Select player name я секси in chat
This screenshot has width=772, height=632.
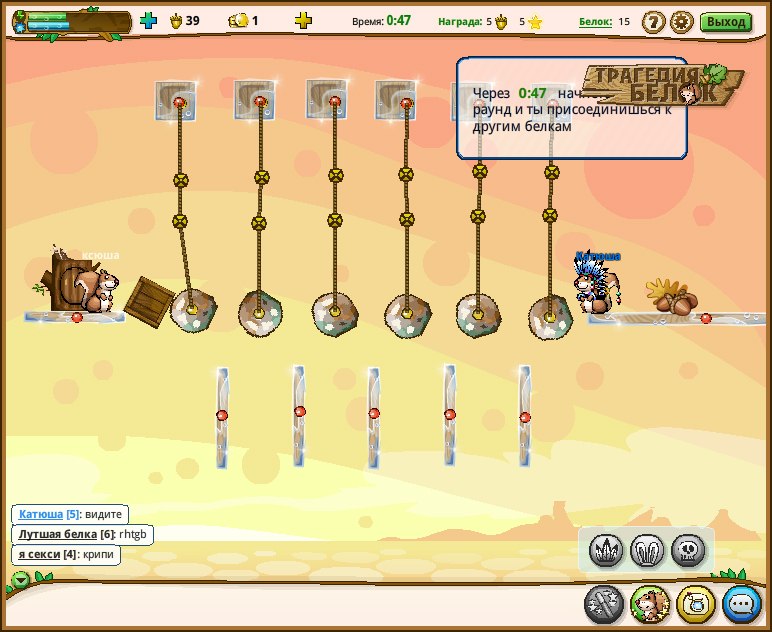click(40, 554)
